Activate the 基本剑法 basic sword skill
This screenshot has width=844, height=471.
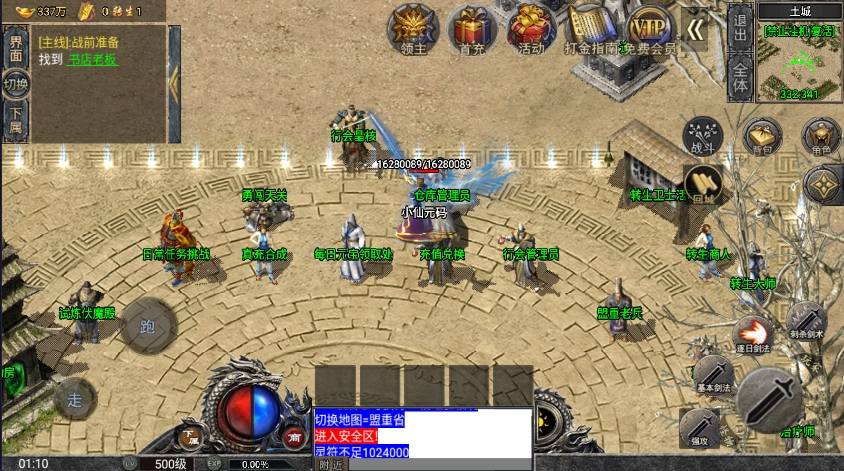point(713,375)
